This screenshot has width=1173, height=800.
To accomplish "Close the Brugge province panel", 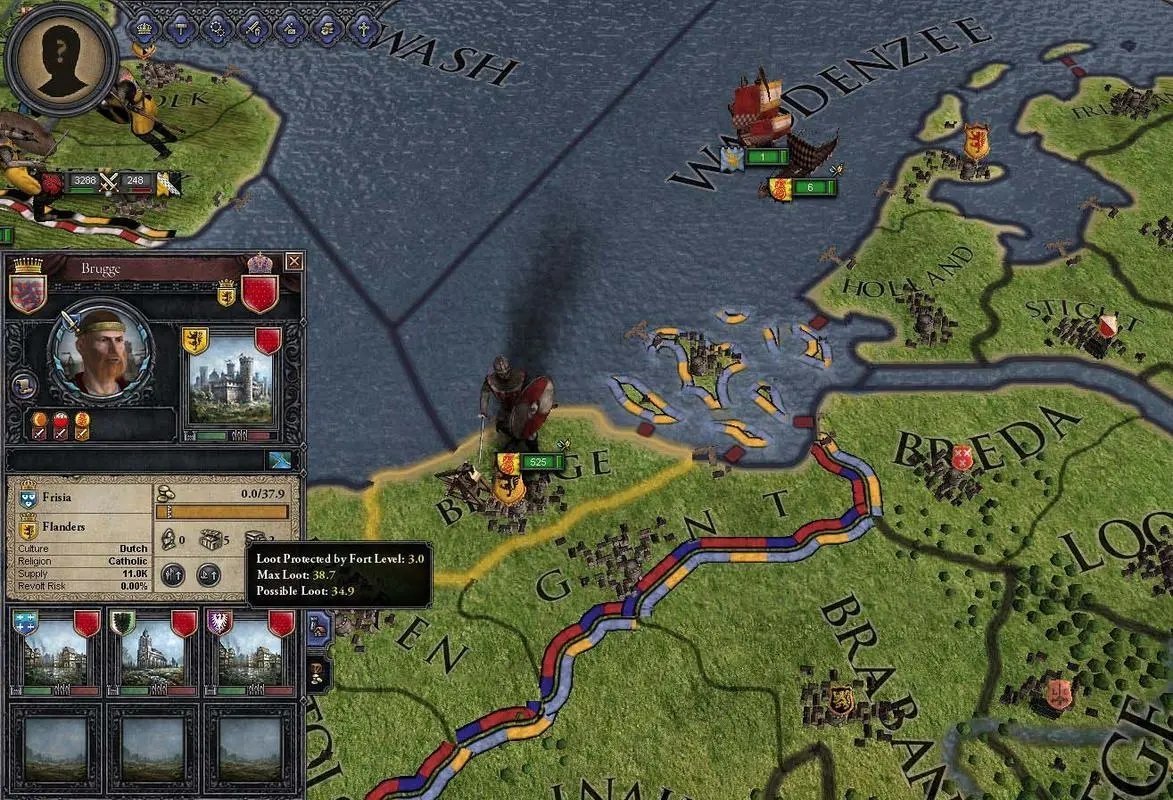I will (294, 262).
